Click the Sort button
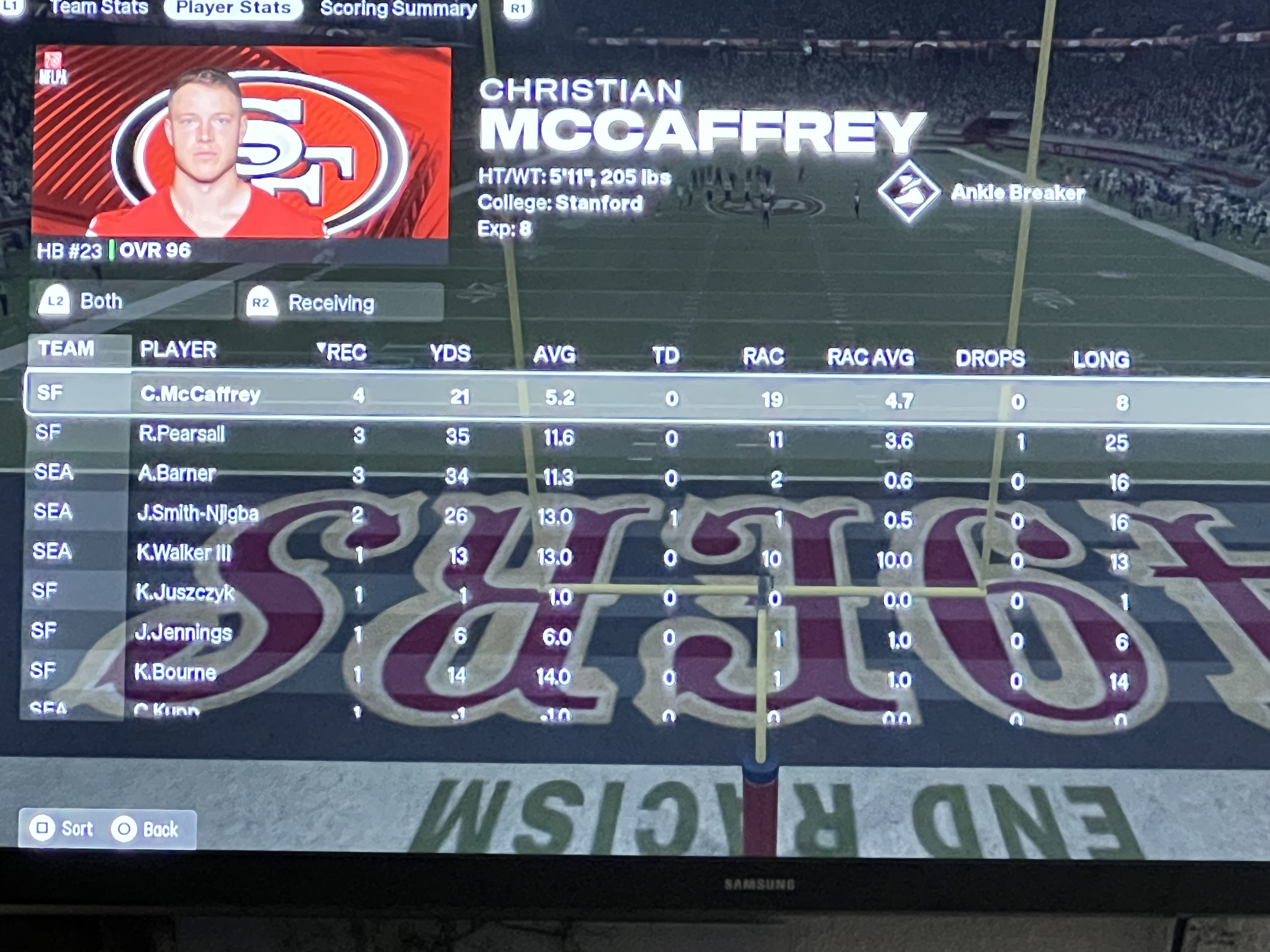The image size is (1270, 952). (x=64, y=829)
